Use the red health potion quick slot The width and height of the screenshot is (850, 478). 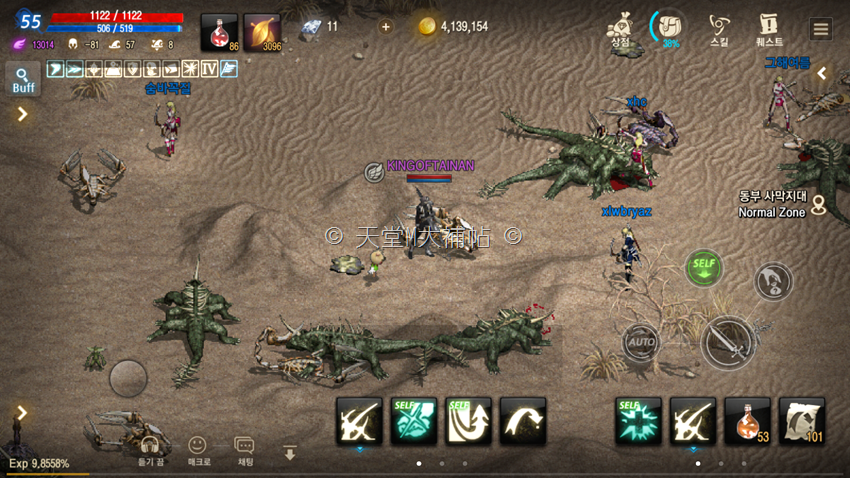point(219,32)
